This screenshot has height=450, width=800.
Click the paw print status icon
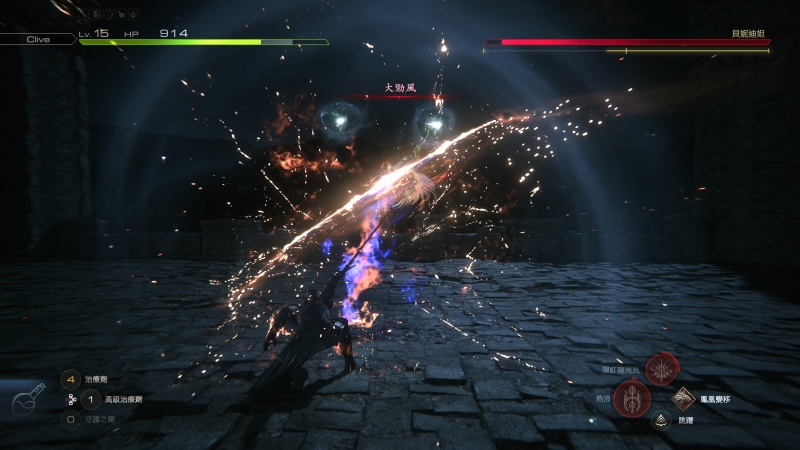pos(131,15)
